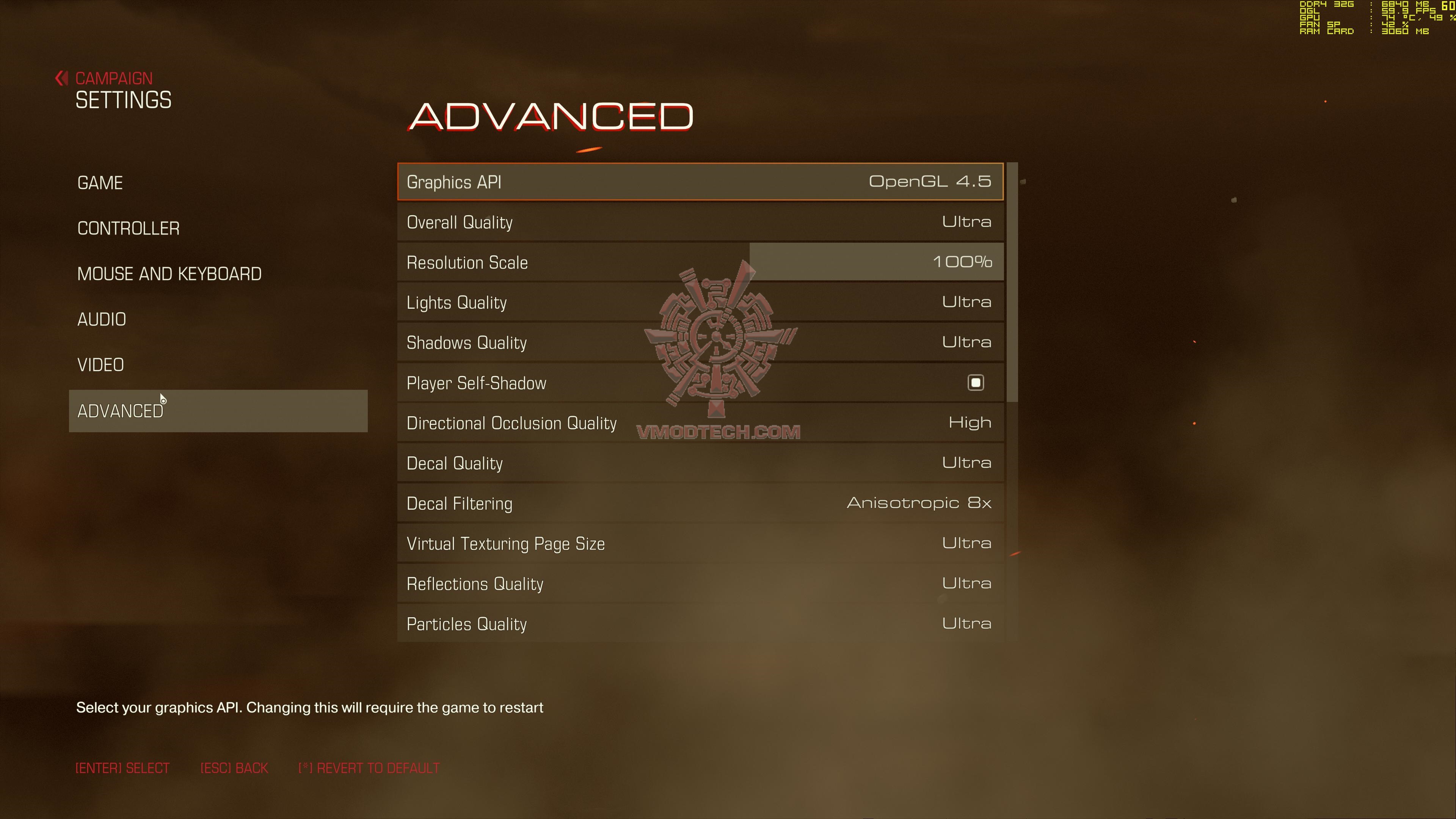Change Directional Occlusion Quality
Viewport: 1456px width, 819px height.
pos(700,424)
